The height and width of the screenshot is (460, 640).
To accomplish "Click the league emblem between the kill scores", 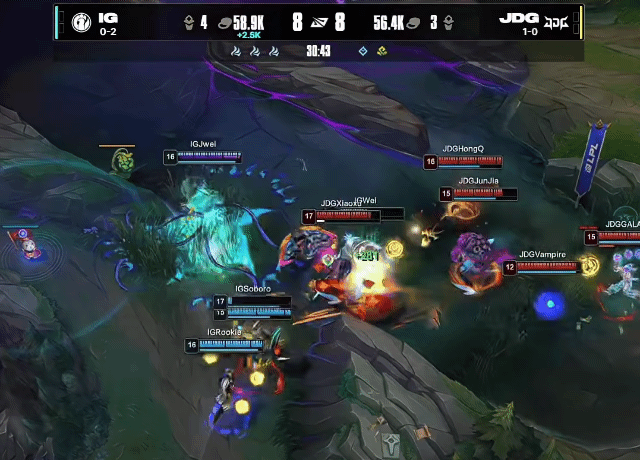I will [x=319, y=22].
